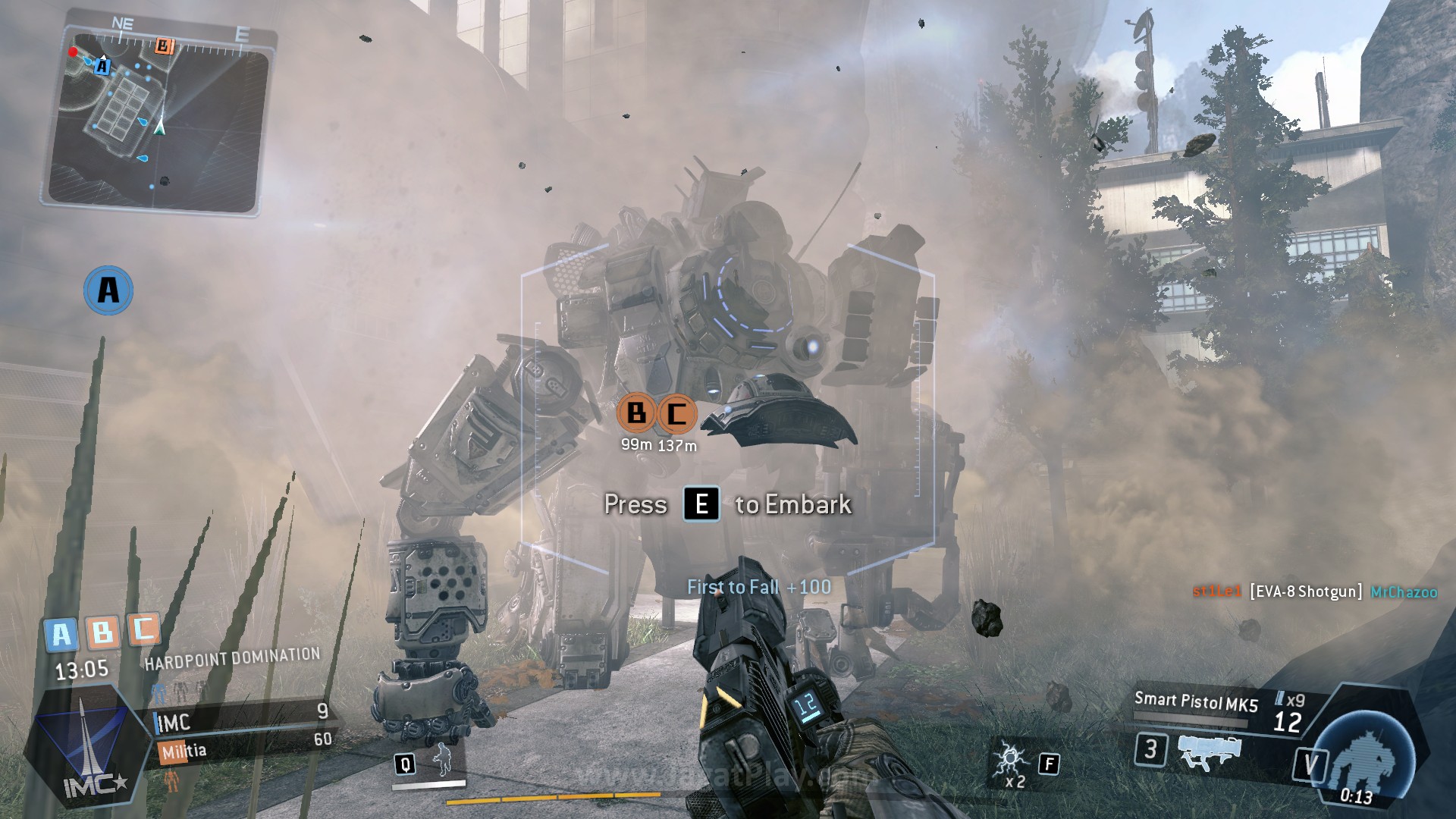Click the orange B marker on the compass
Viewport: 1456px width, 819px height.
coord(164,46)
